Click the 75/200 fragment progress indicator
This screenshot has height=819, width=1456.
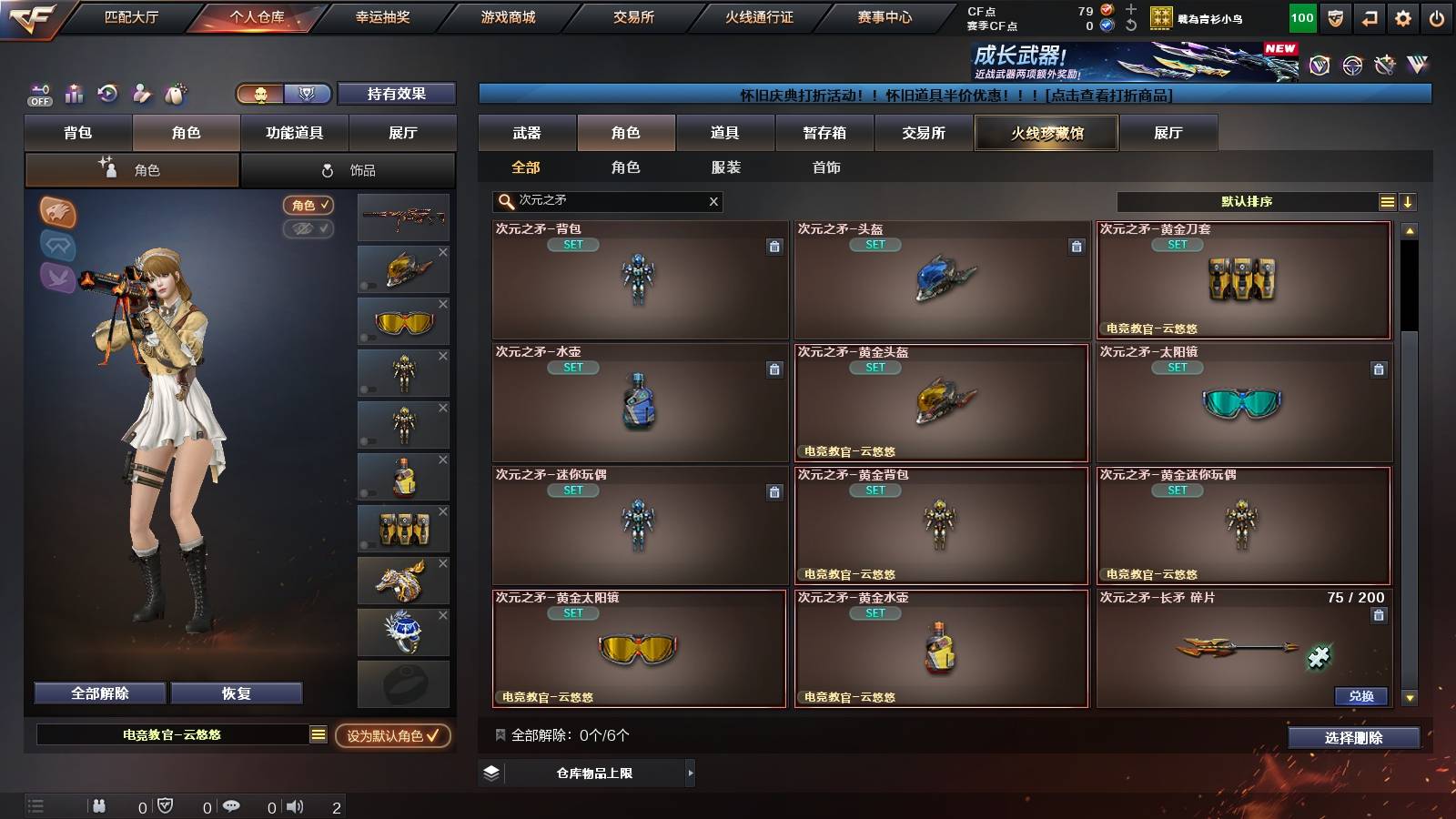click(1356, 598)
